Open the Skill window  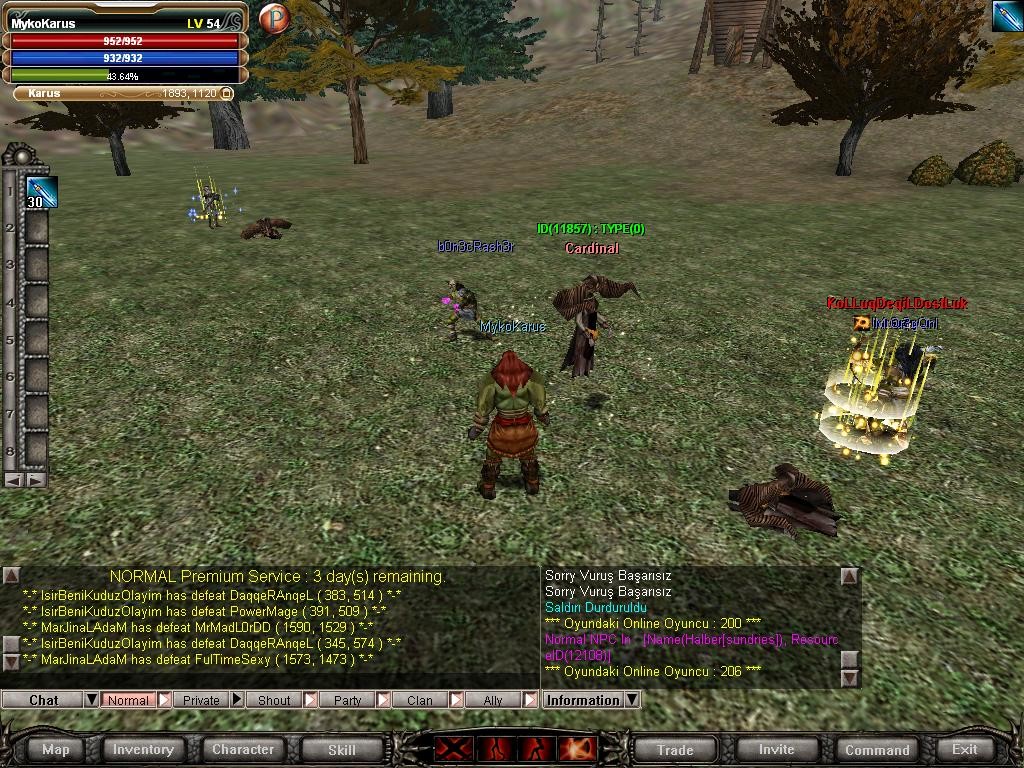tap(342, 749)
